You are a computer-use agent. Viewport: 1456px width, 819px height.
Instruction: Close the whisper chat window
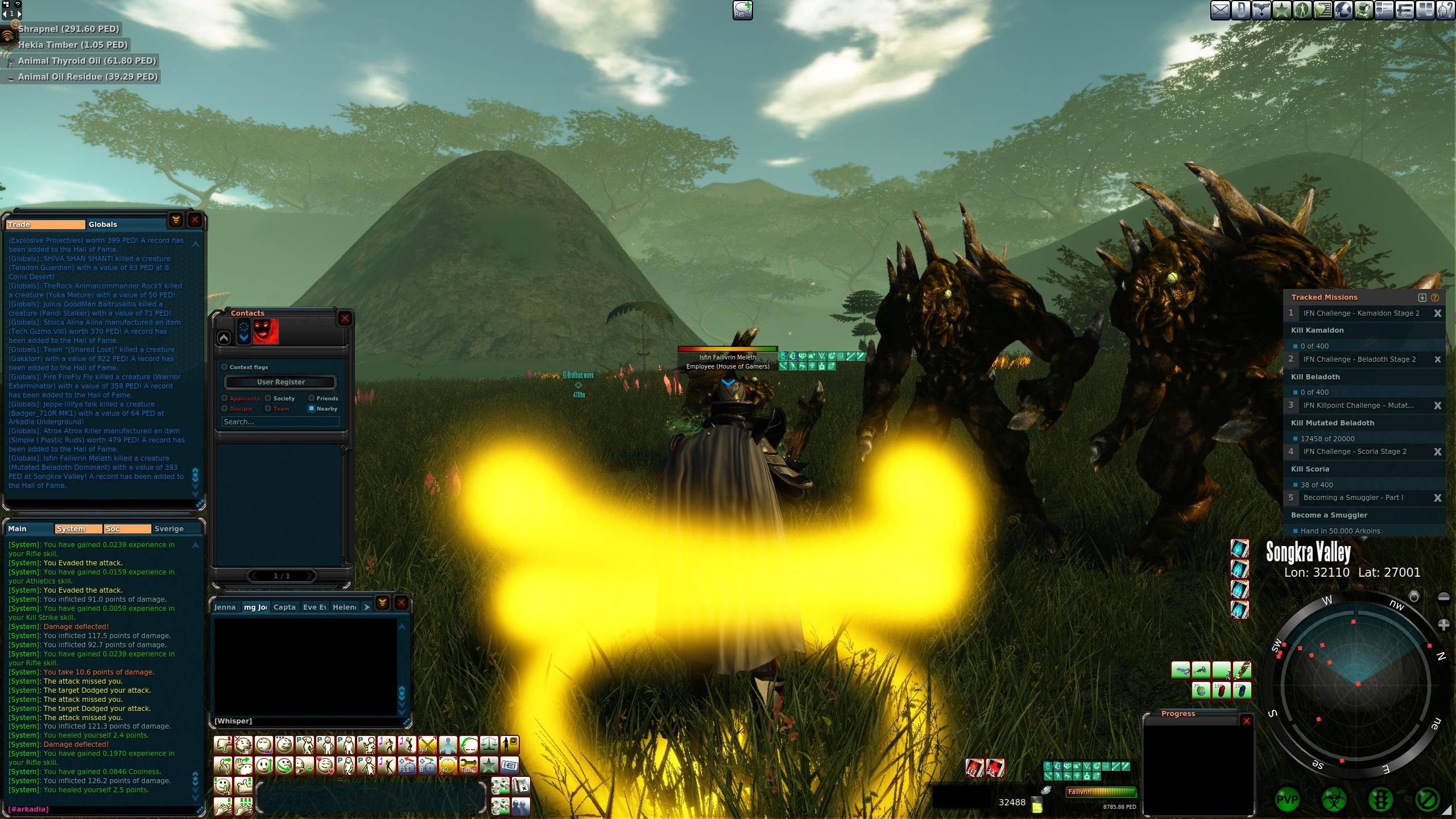[402, 603]
